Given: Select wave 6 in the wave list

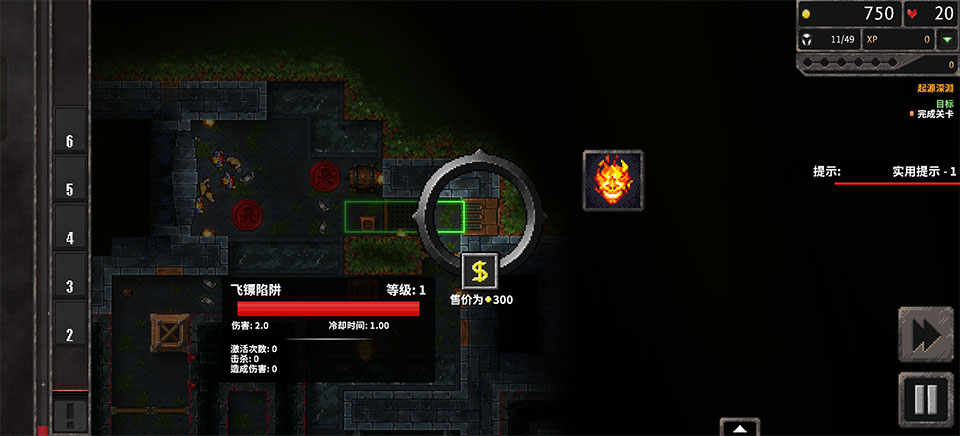Looking at the screenshot, I should pyautogui.click(x=70, y=142).
